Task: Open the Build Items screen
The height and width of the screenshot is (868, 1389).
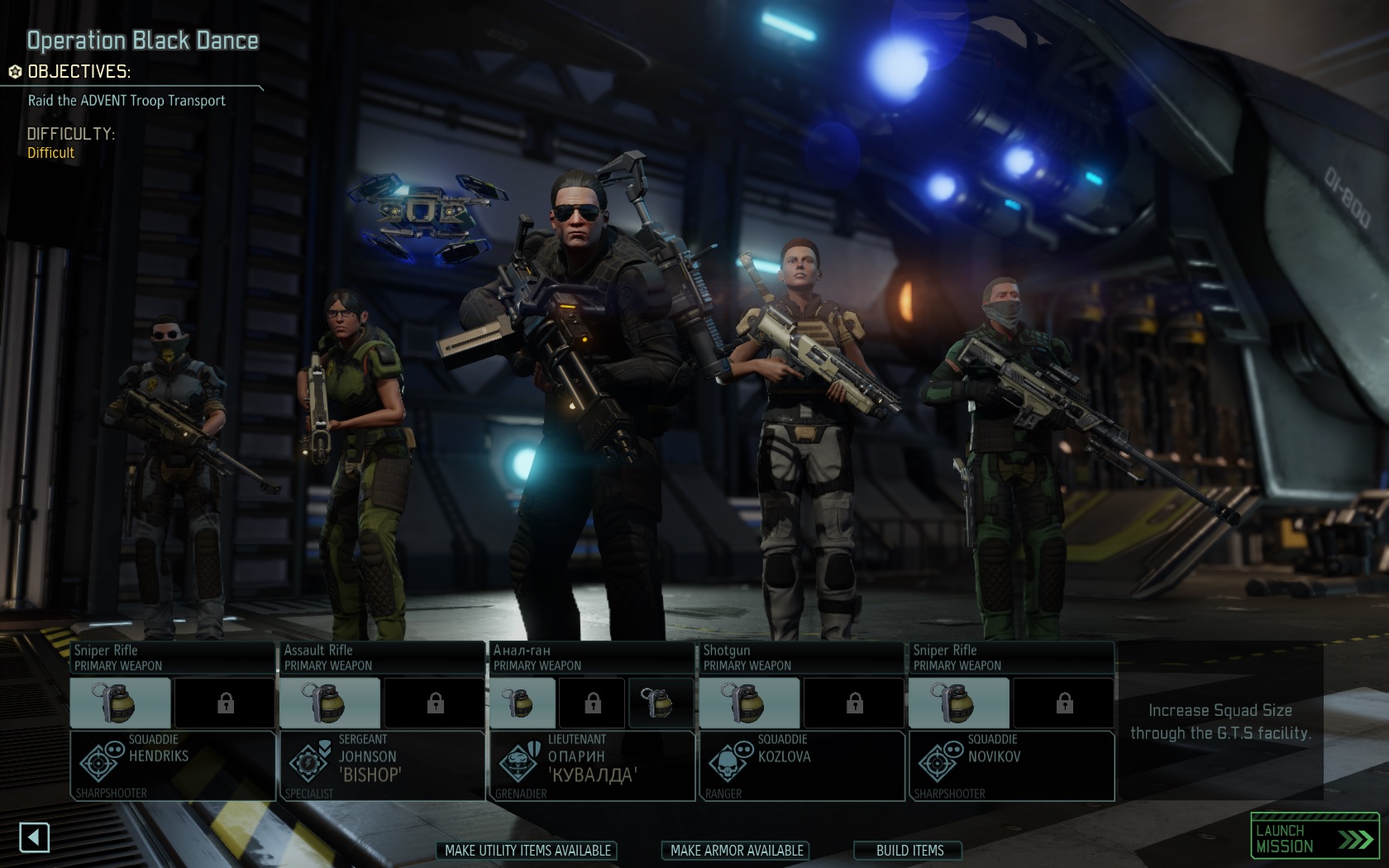Action: click(909, 851)
